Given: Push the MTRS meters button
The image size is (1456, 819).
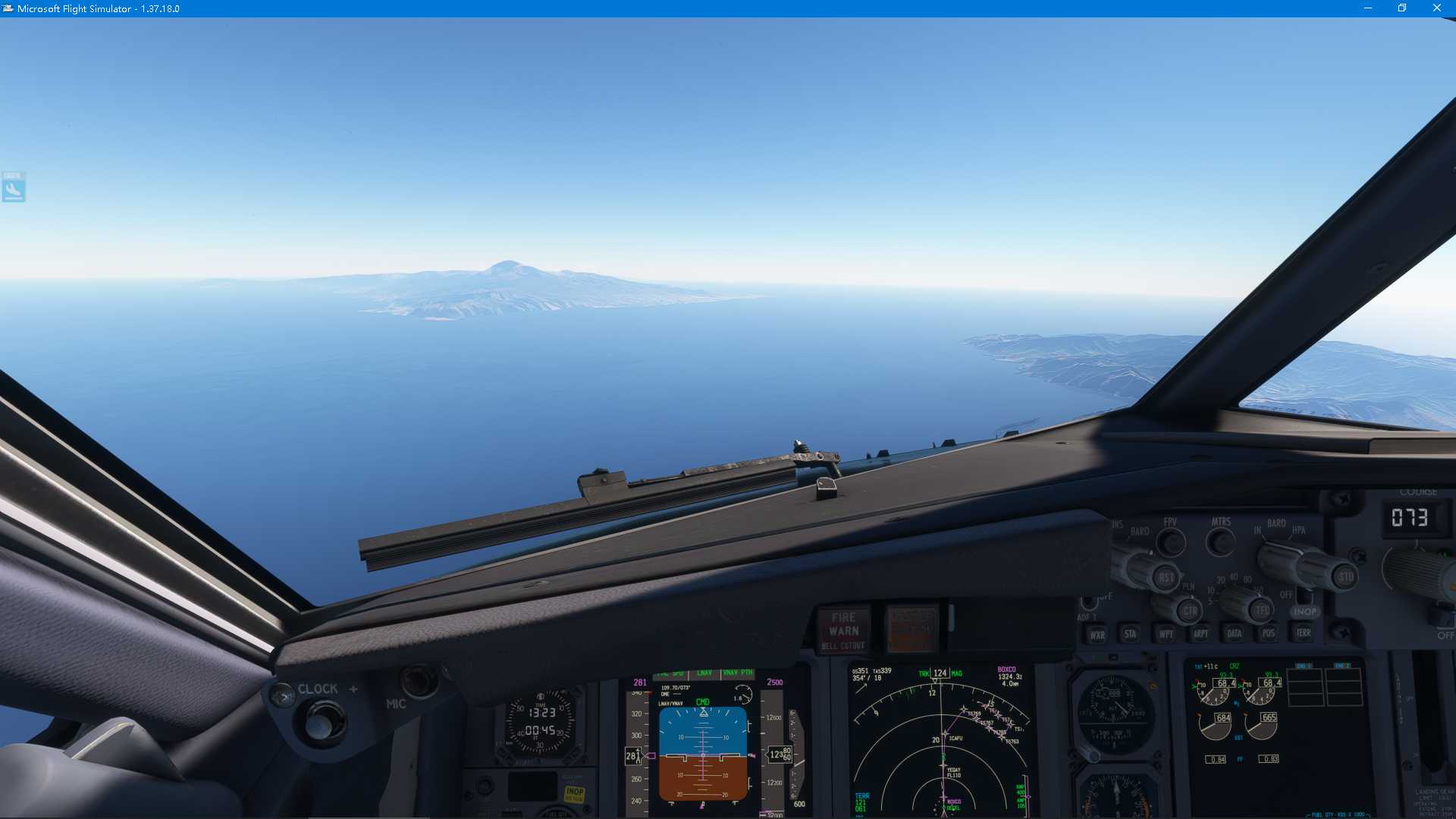Looking at the screenshot, I should pyautogui.click(x=1220, y=541).
